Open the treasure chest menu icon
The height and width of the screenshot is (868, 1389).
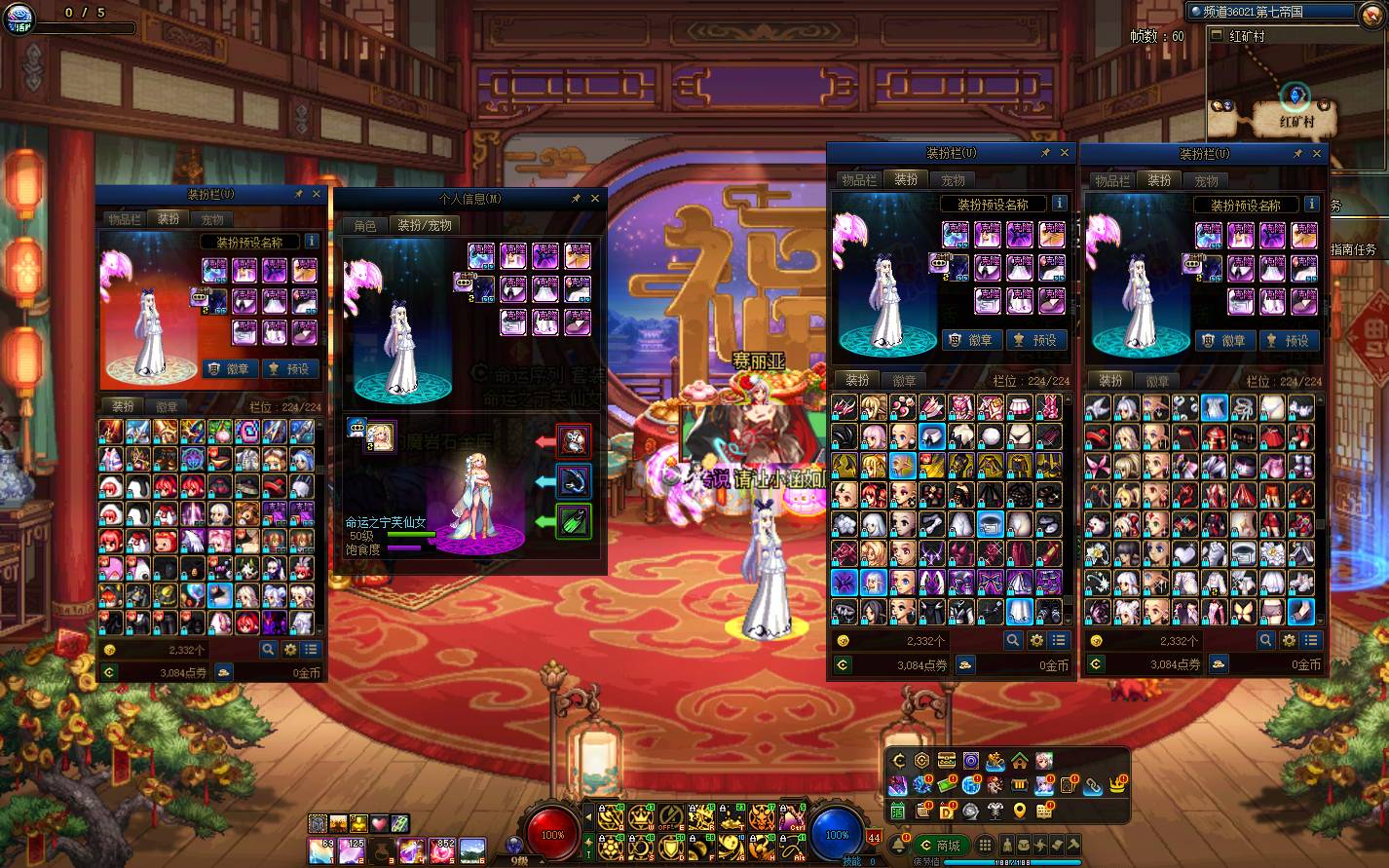946,761
